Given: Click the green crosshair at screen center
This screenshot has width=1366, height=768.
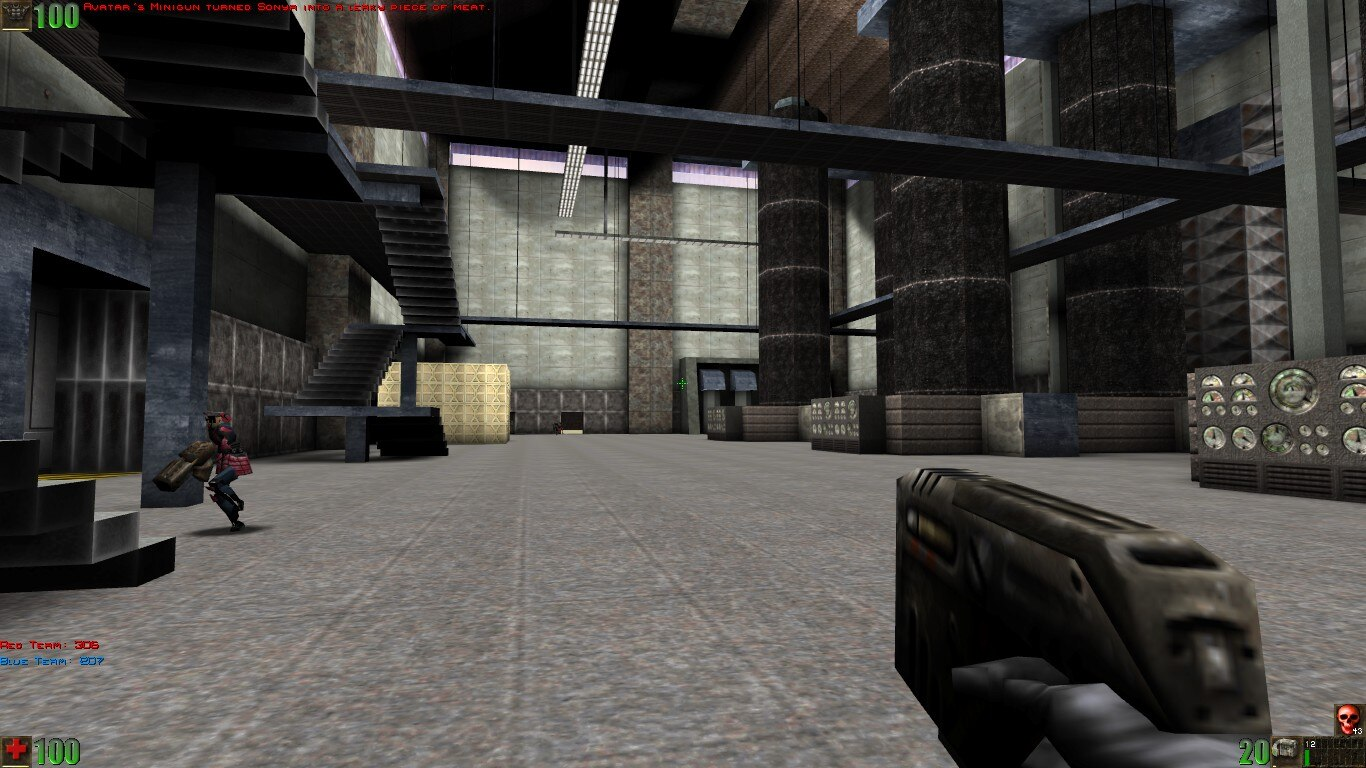Looking at the screenshot, I should (681, 384).
